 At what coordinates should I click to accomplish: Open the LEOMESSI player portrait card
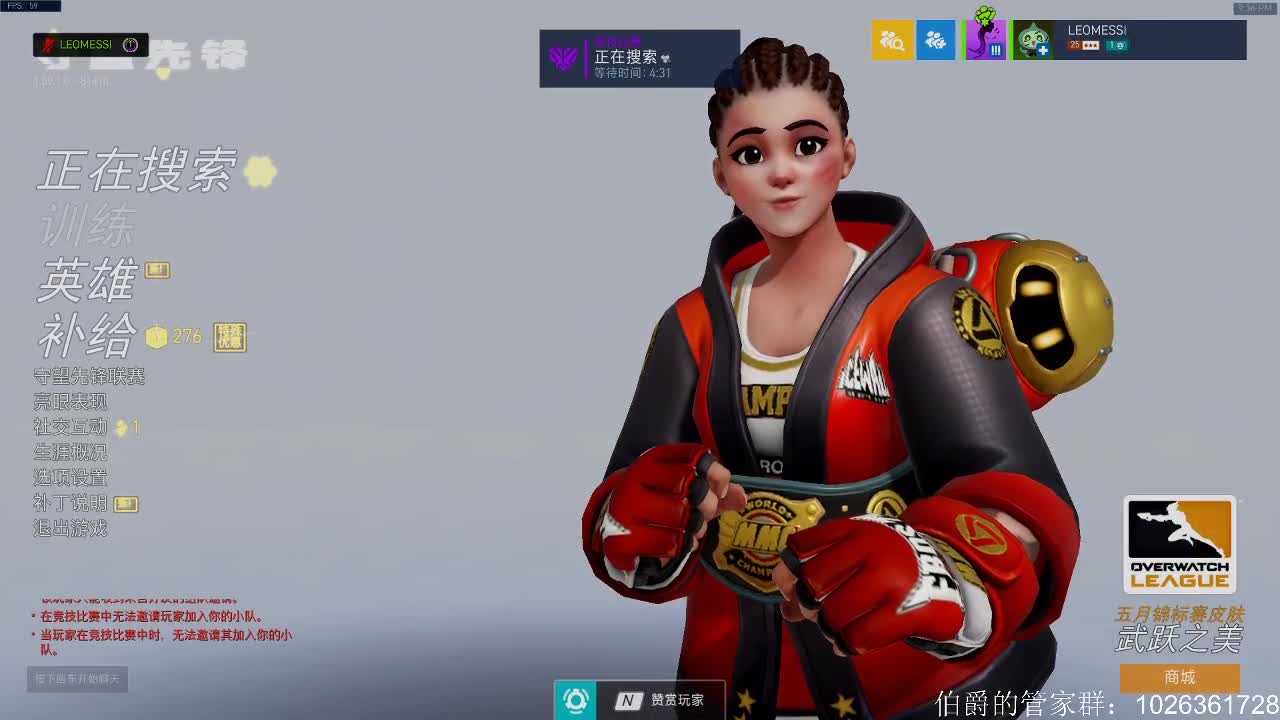(1130, 40)
